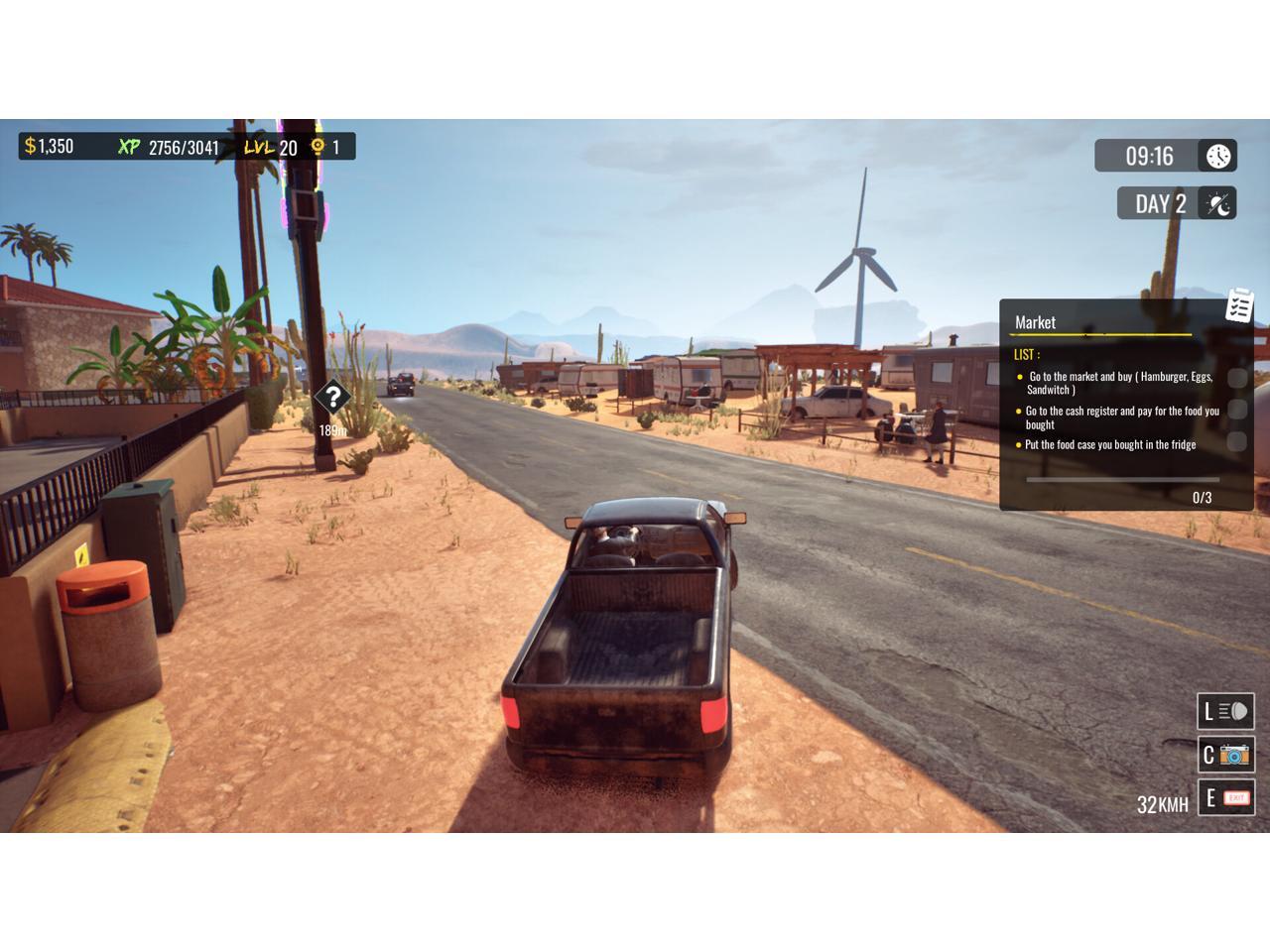The width and height of the screenshot is (1270, 952).
Task: Click the clock icon beside the time
Action: click(1218, 156)
